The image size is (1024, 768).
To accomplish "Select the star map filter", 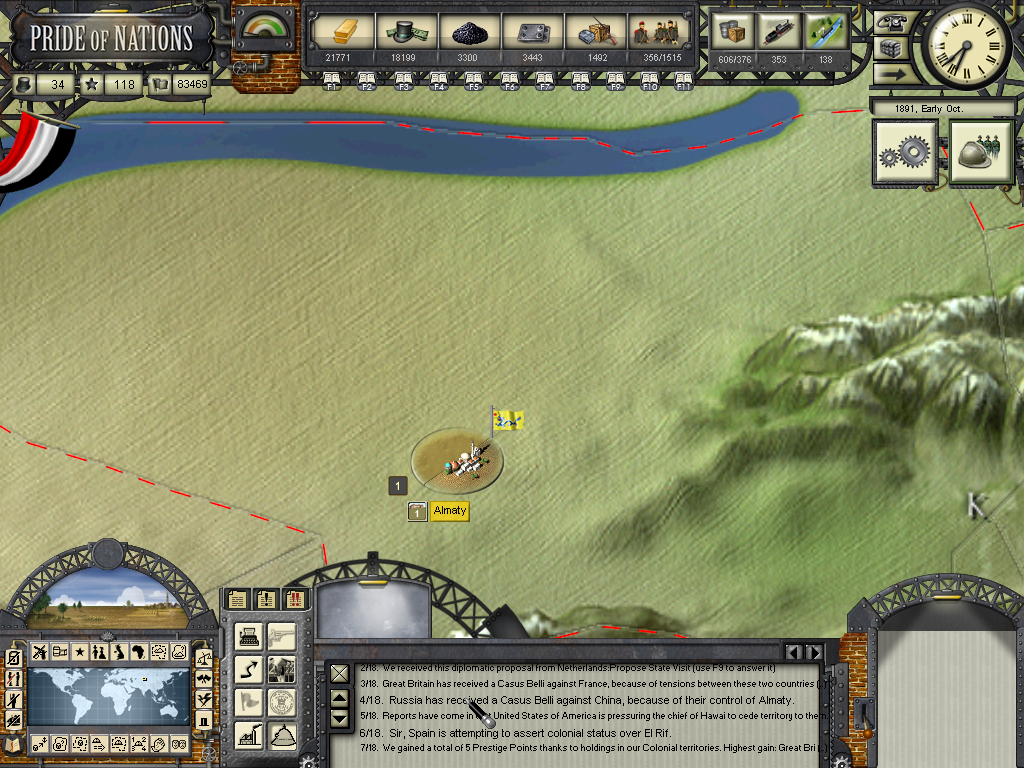I will point(79,652).
